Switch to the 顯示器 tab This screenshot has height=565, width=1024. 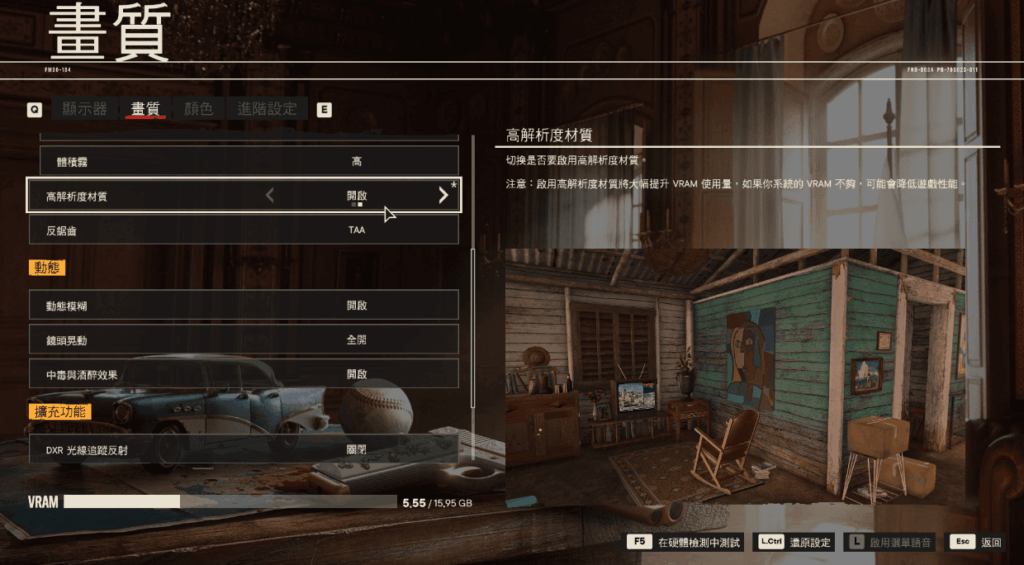[84, 109]
